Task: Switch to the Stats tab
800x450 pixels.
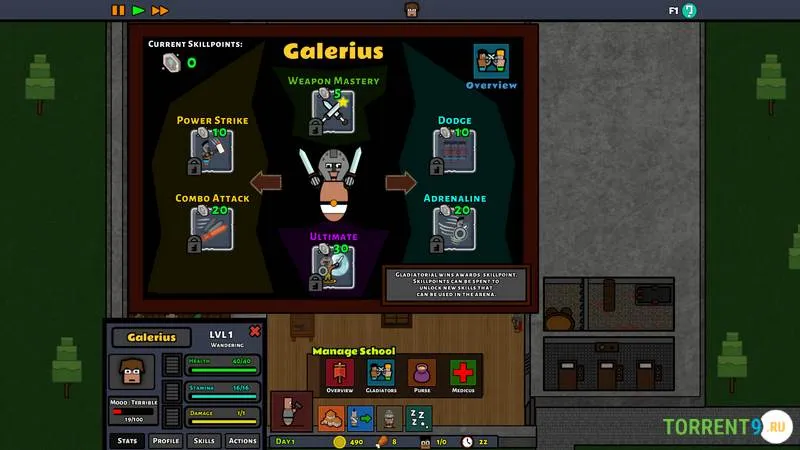Action: (127, 440)
